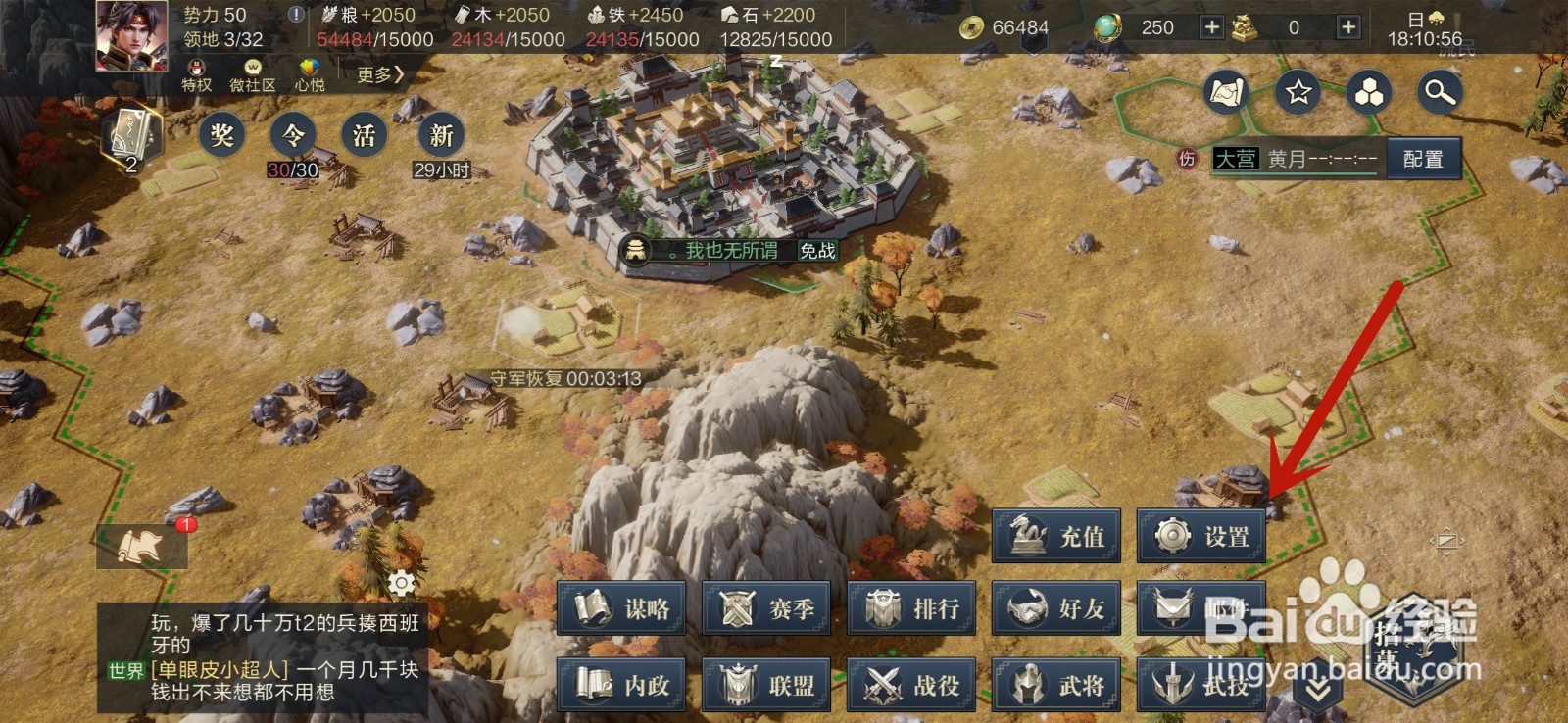
Task: Show the 排行 rankings
Action: click(x=911, y=608)
